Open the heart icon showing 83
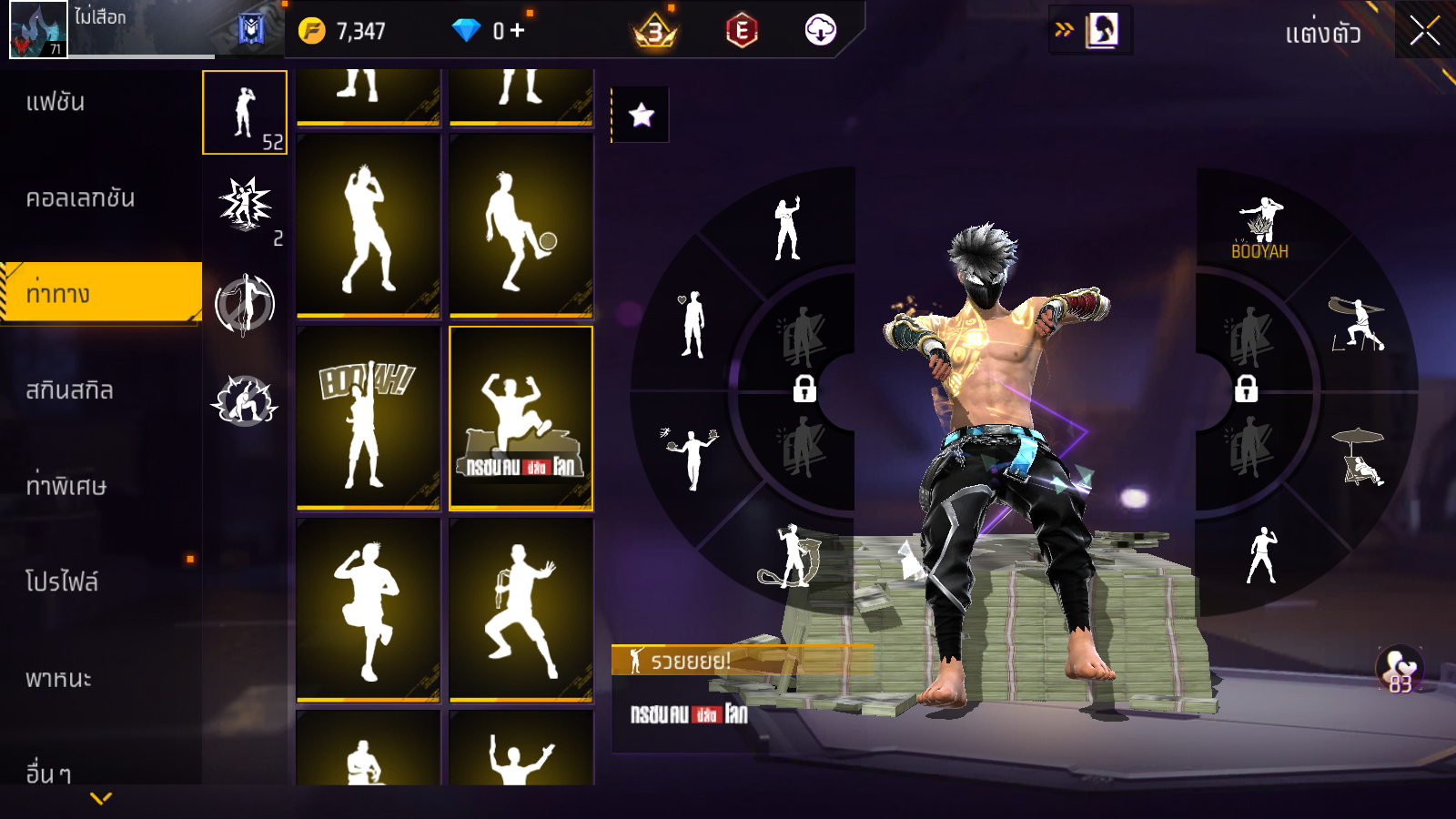 tap(1400, 669)
